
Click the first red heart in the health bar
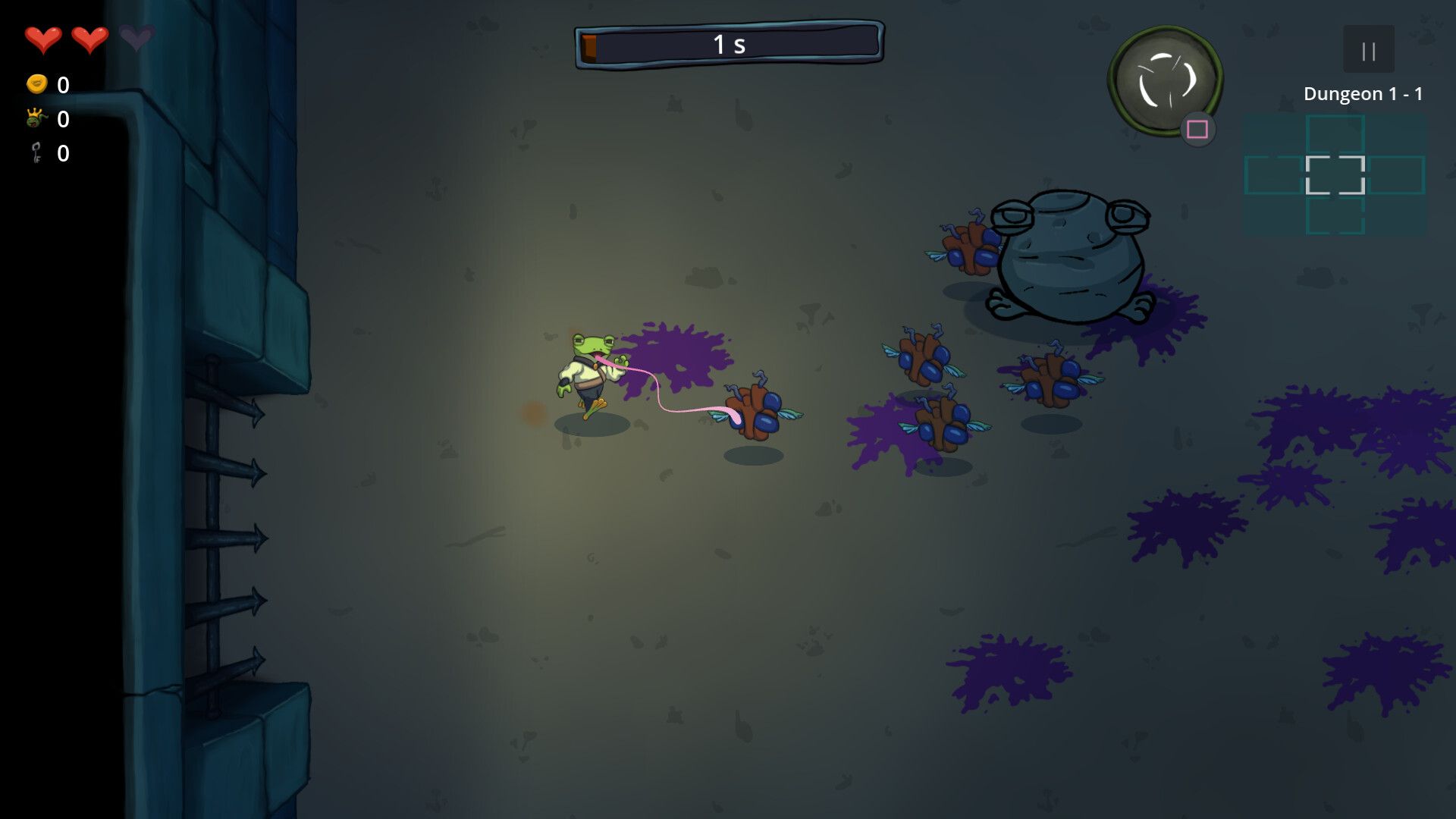44,36
